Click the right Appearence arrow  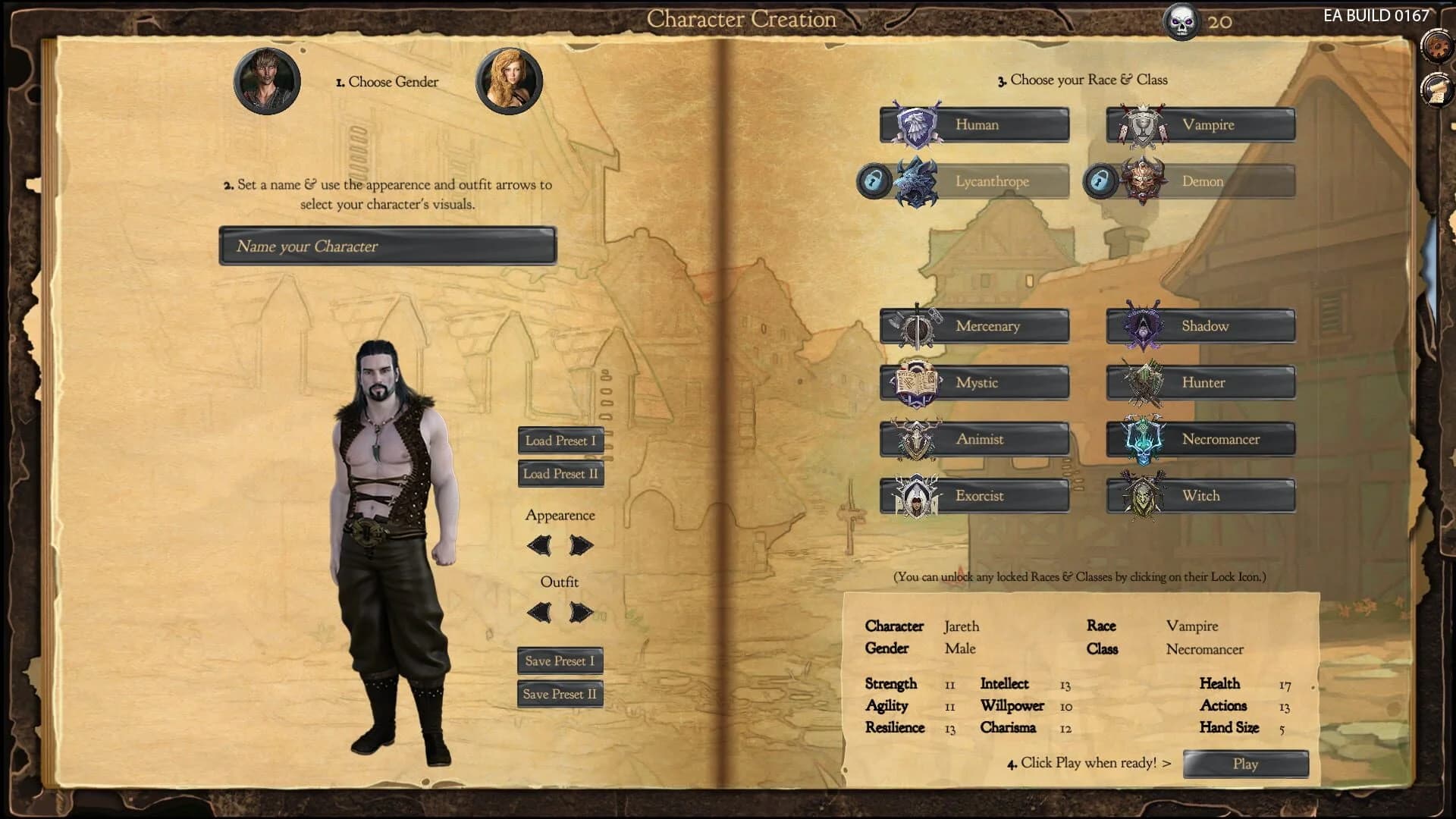[579, 544]
